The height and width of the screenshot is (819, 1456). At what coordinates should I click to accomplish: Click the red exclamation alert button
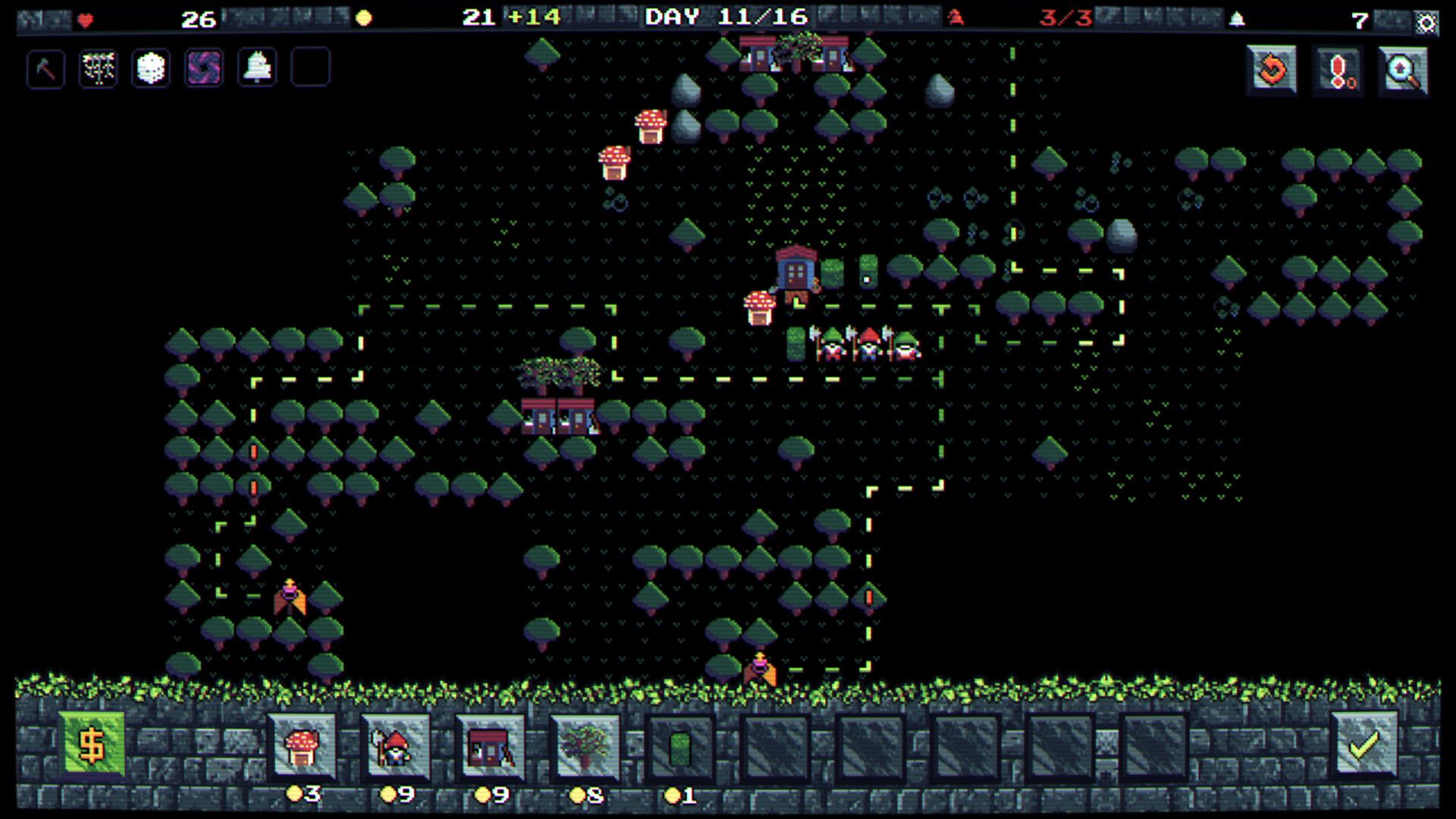point(1338,71)
